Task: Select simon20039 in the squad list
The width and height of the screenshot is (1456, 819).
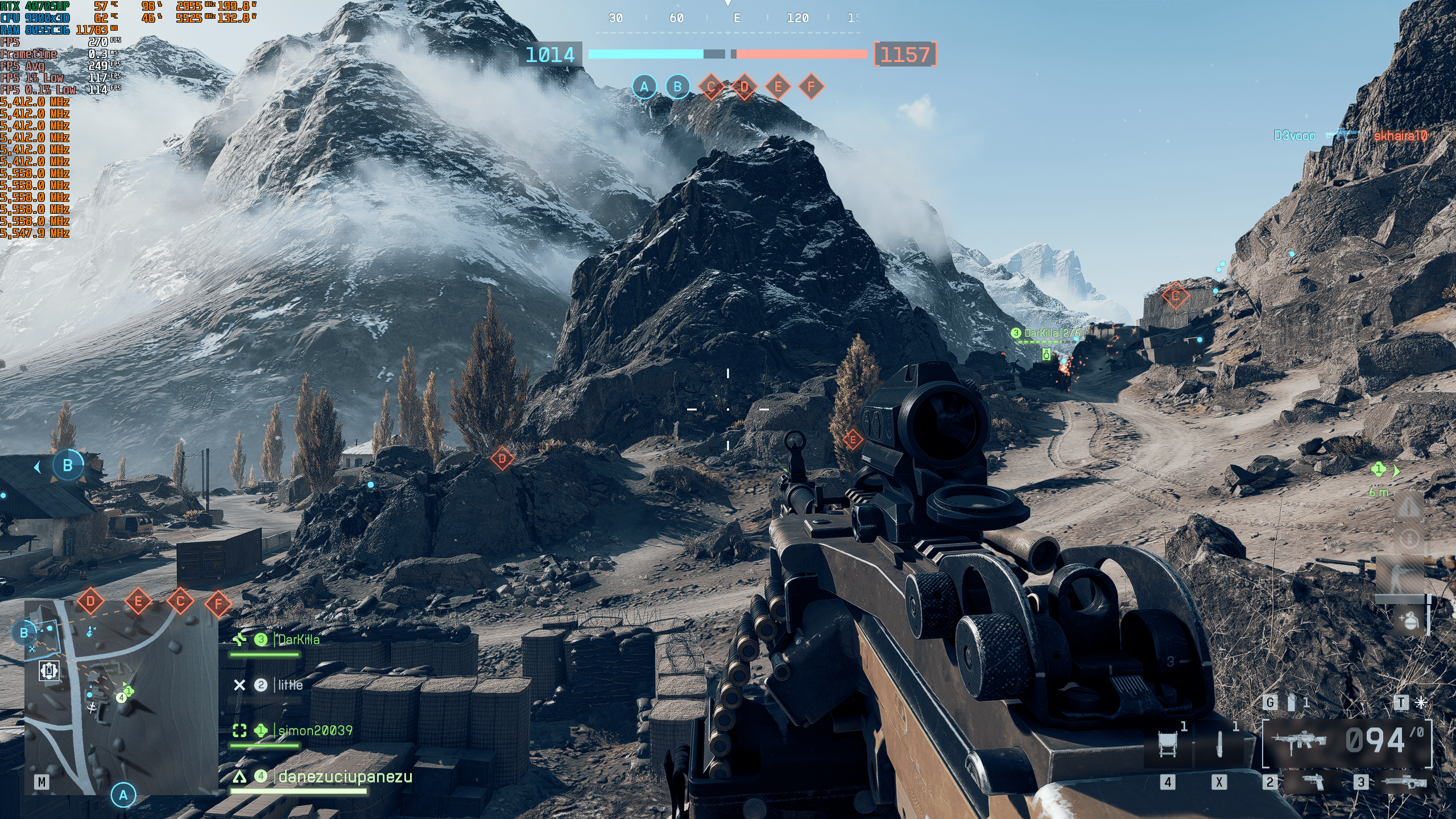Action: 315,731
